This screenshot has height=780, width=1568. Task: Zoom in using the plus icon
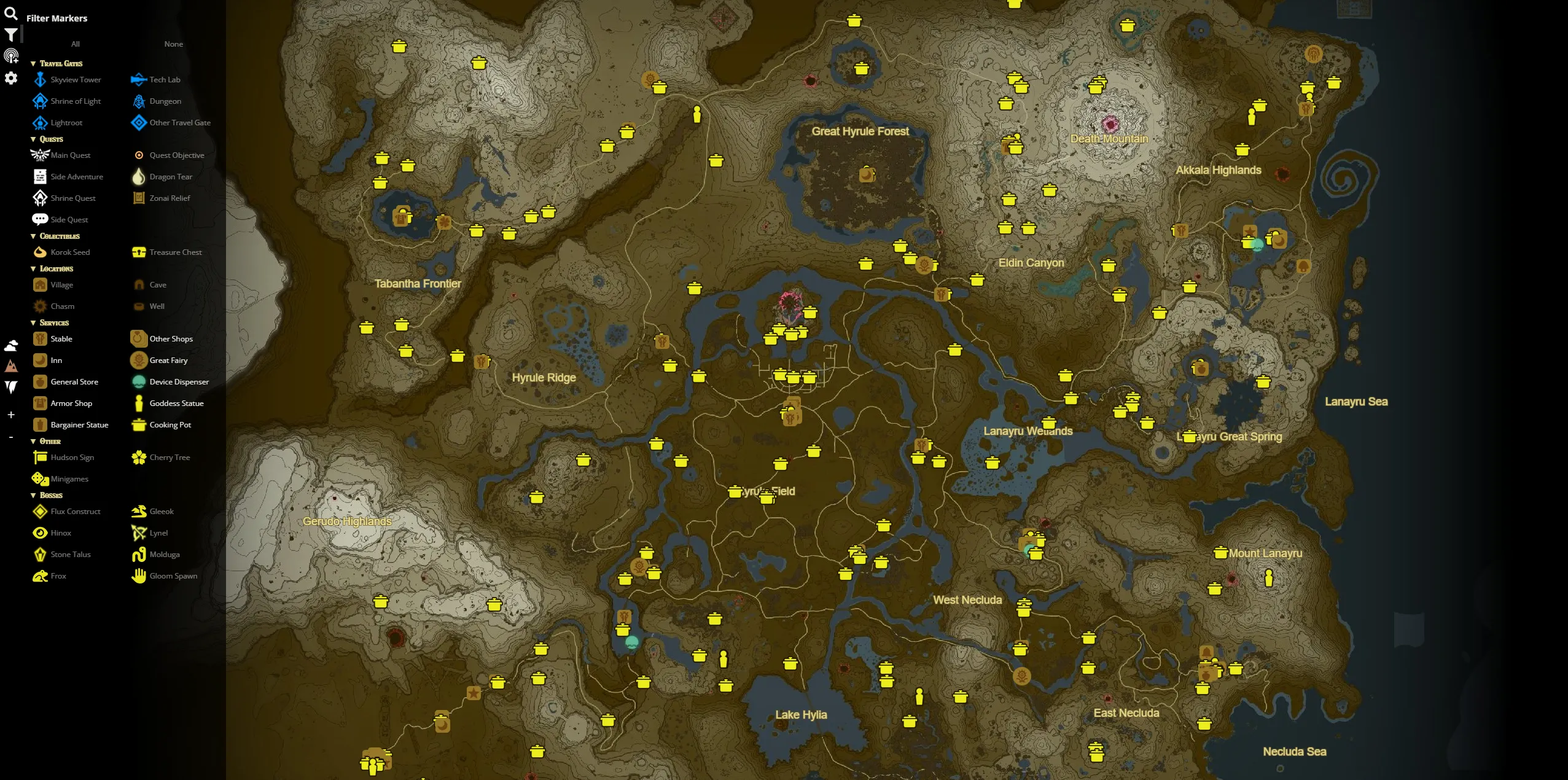coord(11,415)
